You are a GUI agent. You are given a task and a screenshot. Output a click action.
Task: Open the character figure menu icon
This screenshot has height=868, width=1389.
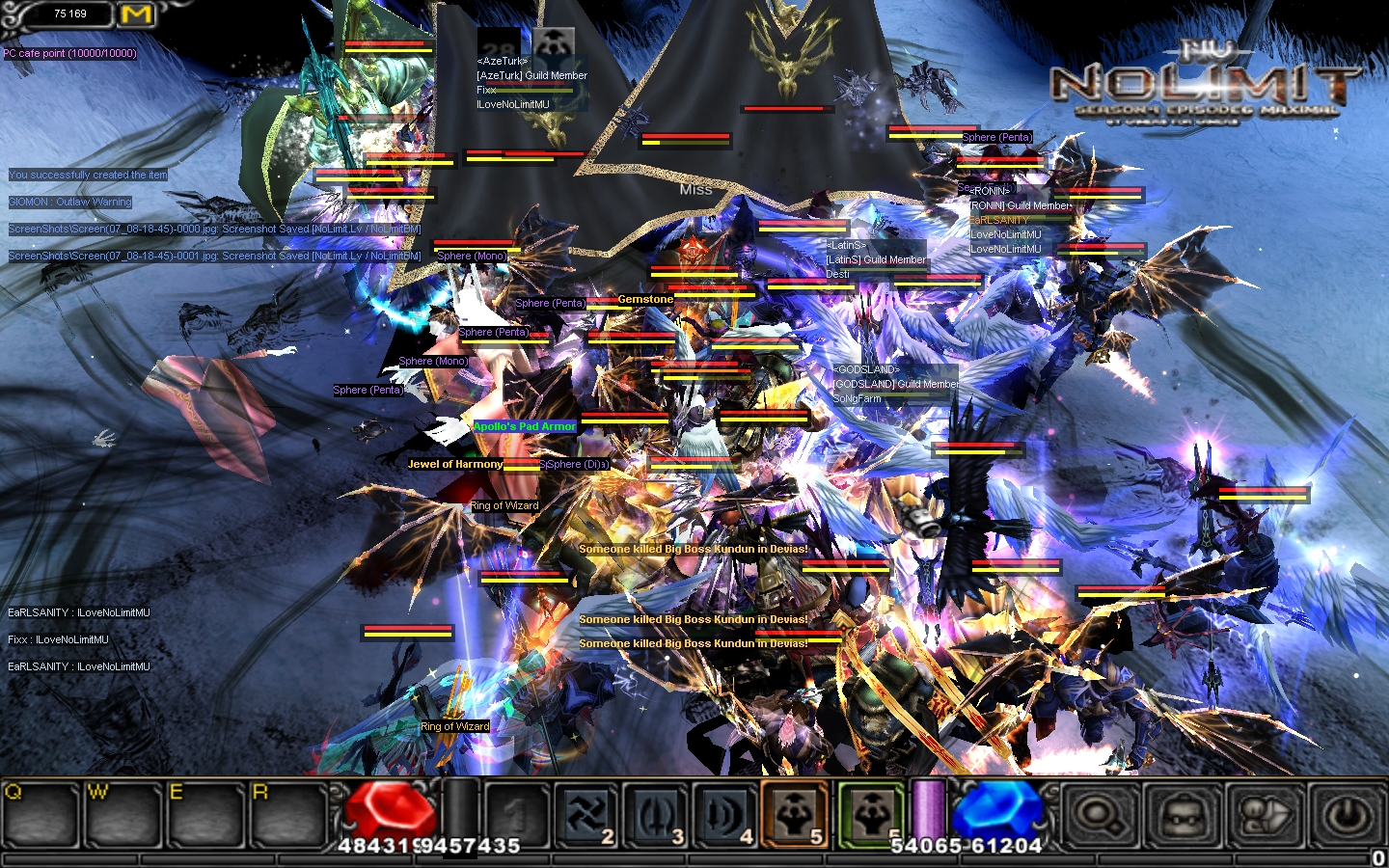(1265, 817)
